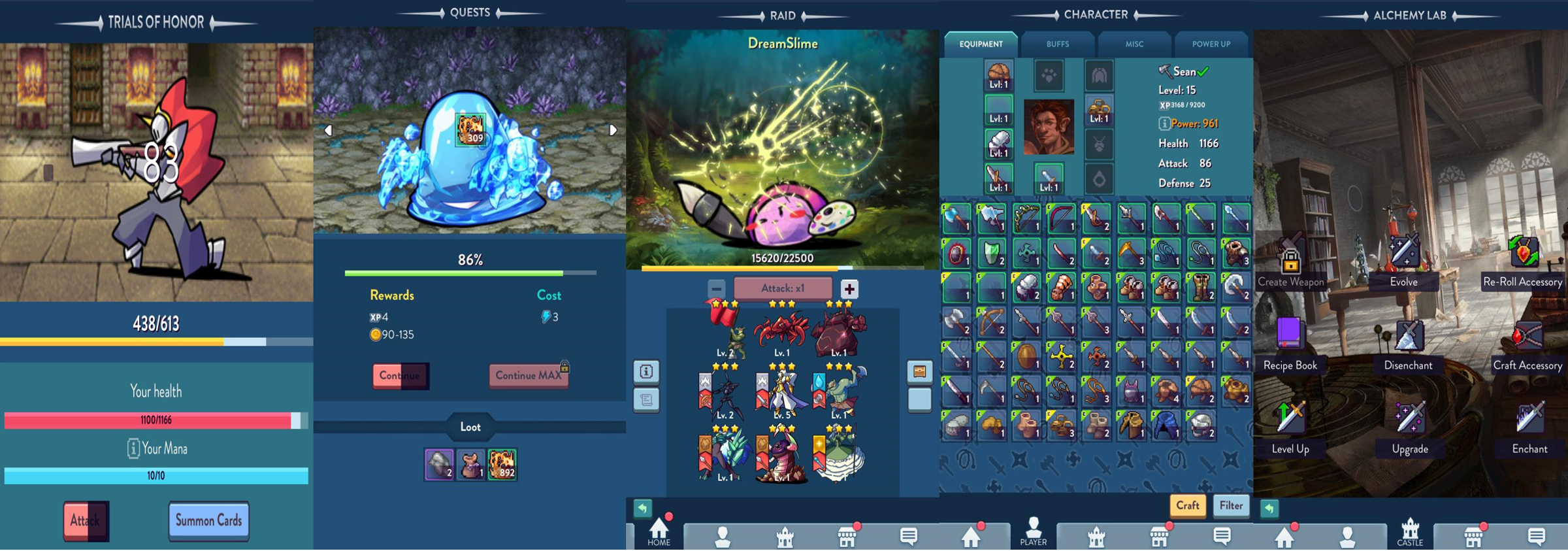Open the Craft button in inventory

[x=1187, y=505]
